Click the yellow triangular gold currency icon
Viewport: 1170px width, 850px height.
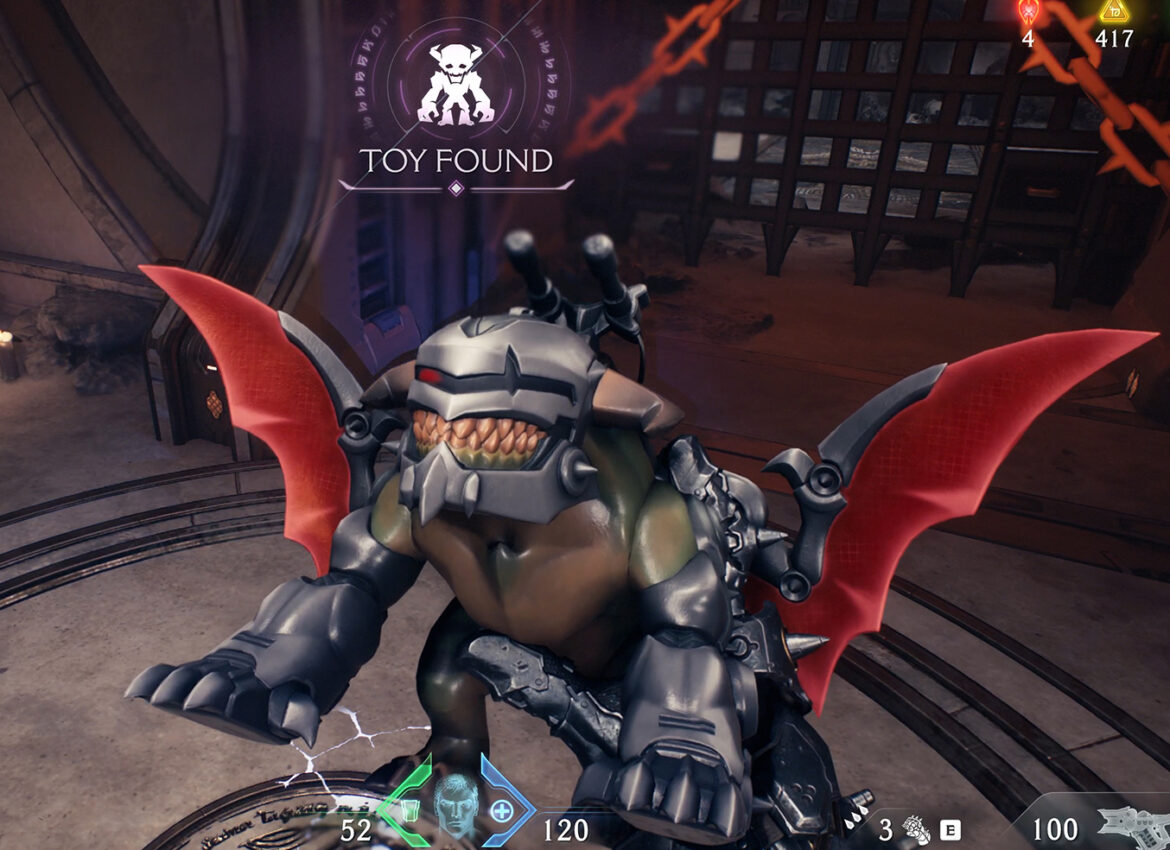pyautogui.click(x=1113, y=11)
